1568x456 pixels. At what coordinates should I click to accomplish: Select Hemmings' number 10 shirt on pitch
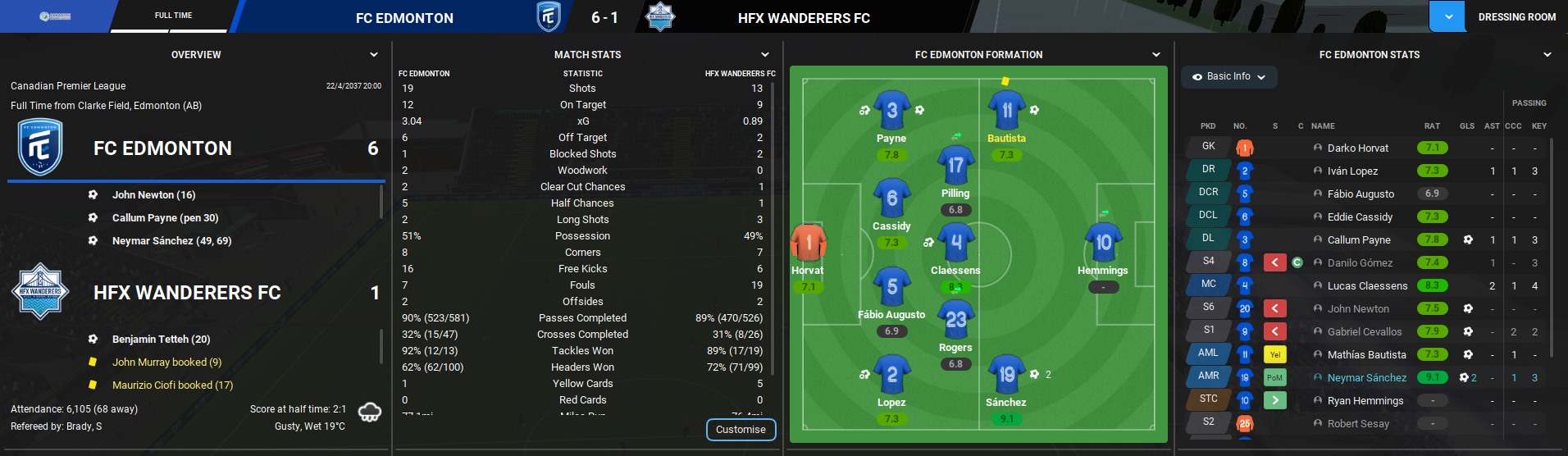[x=1103, y=242]
